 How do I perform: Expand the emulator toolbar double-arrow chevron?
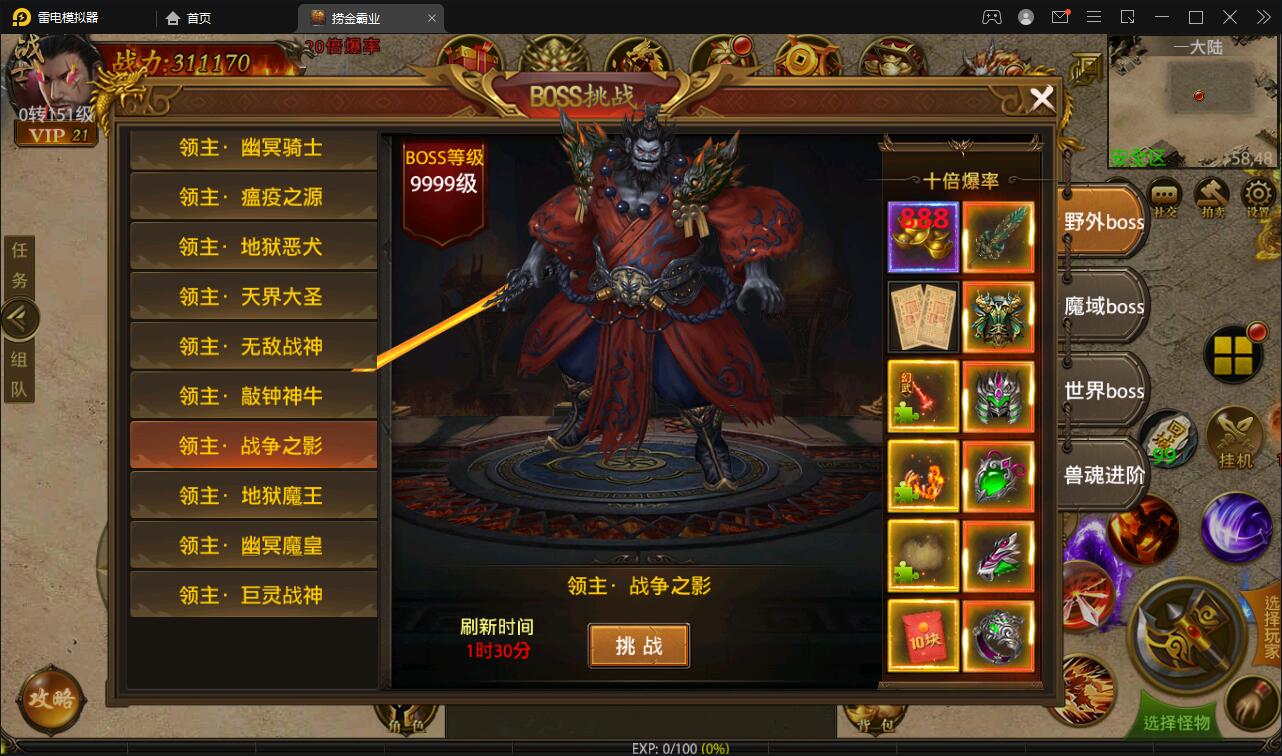click(1262, 17)
